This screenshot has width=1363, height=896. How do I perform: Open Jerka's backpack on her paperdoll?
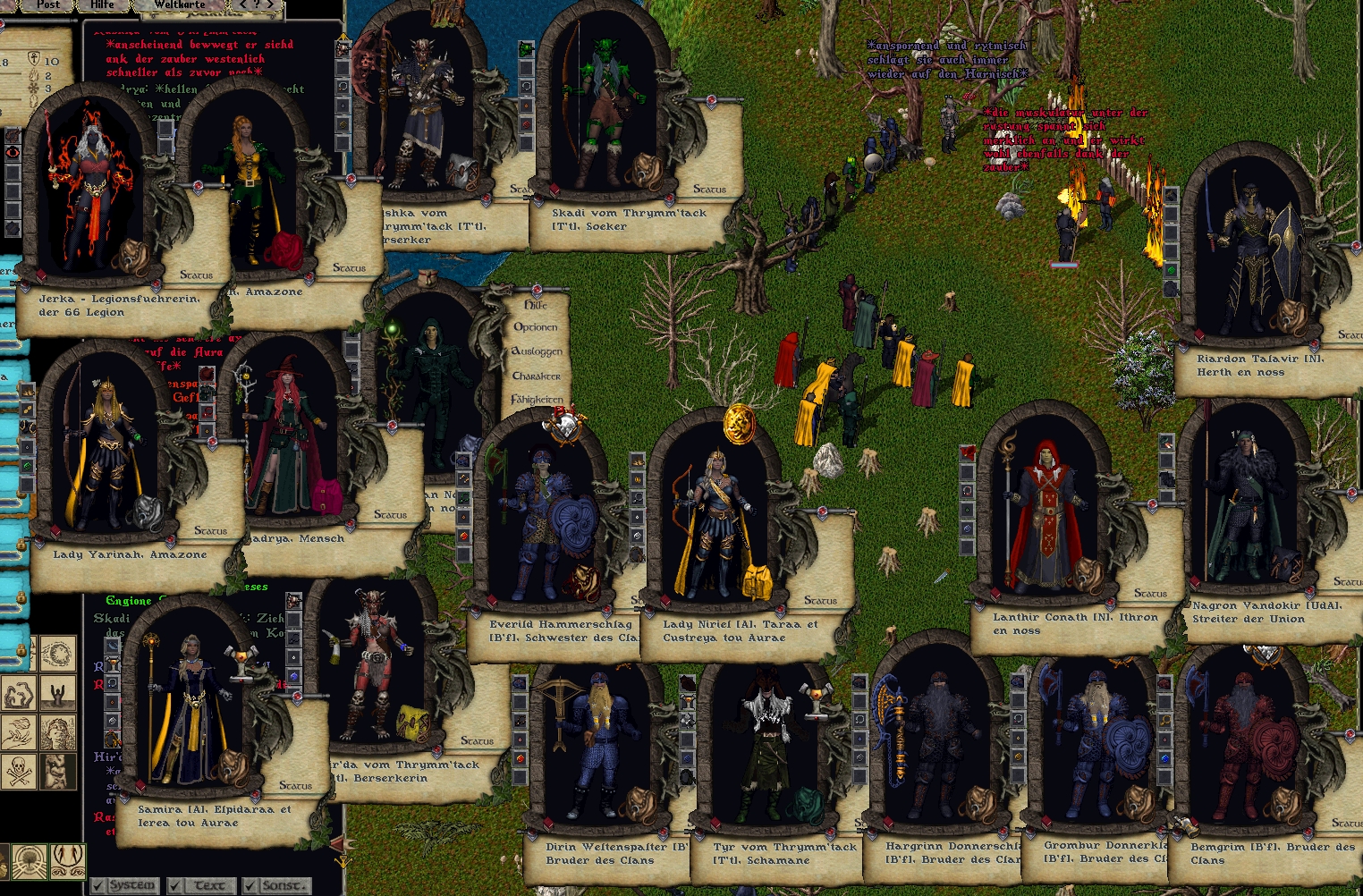point(131,253)
